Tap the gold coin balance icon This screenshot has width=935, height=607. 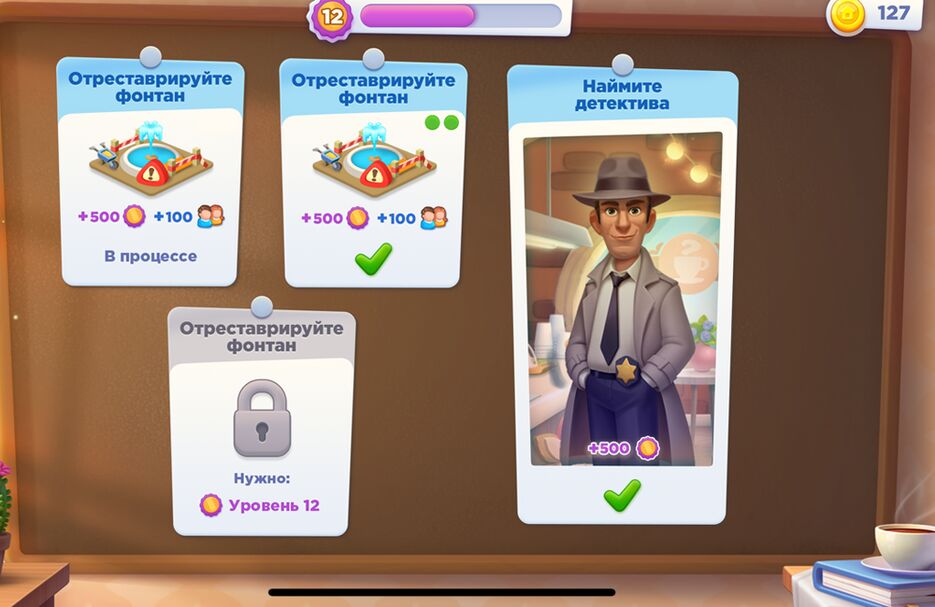coord(848,14)
